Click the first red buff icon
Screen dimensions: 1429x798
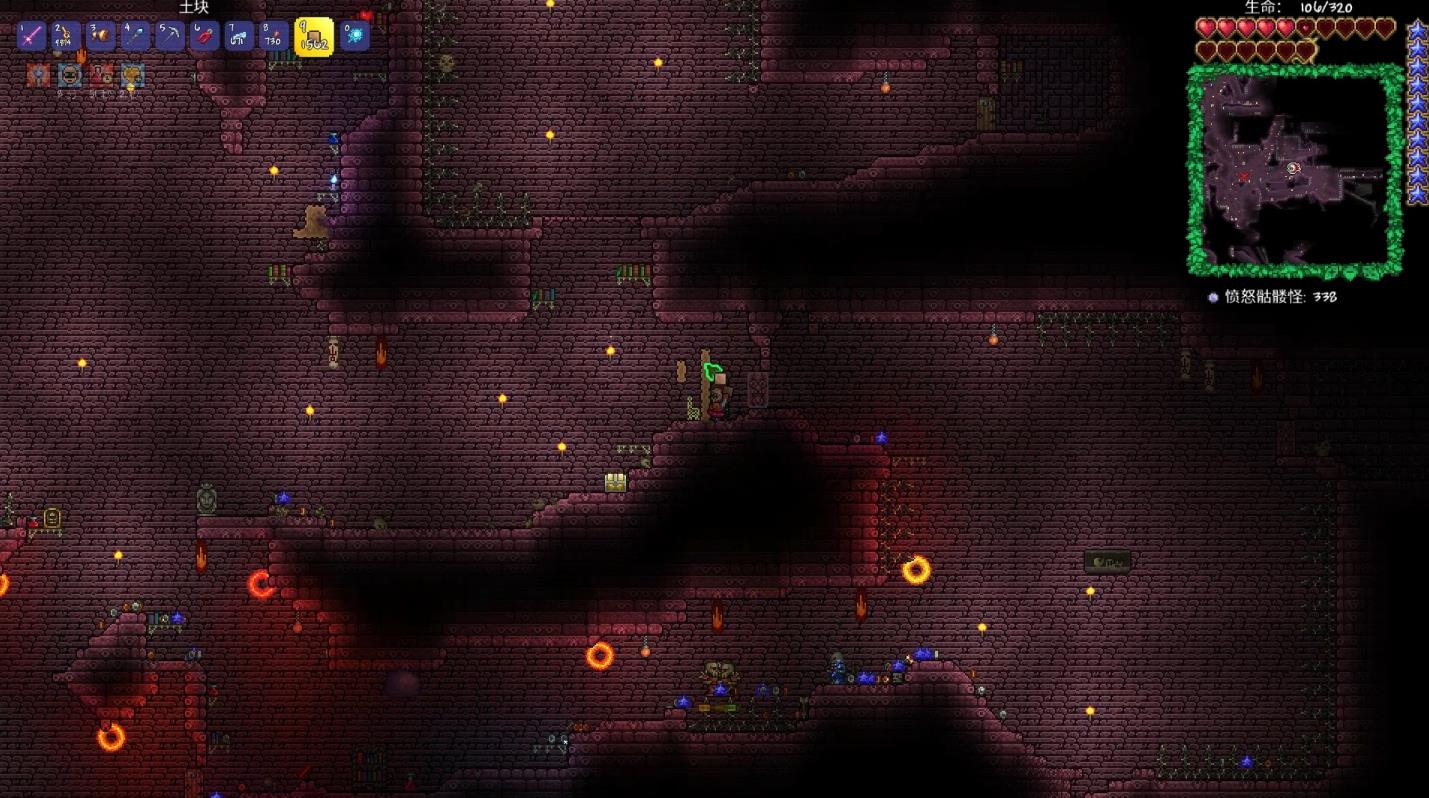pyautogui.click(x=38, y=75)
